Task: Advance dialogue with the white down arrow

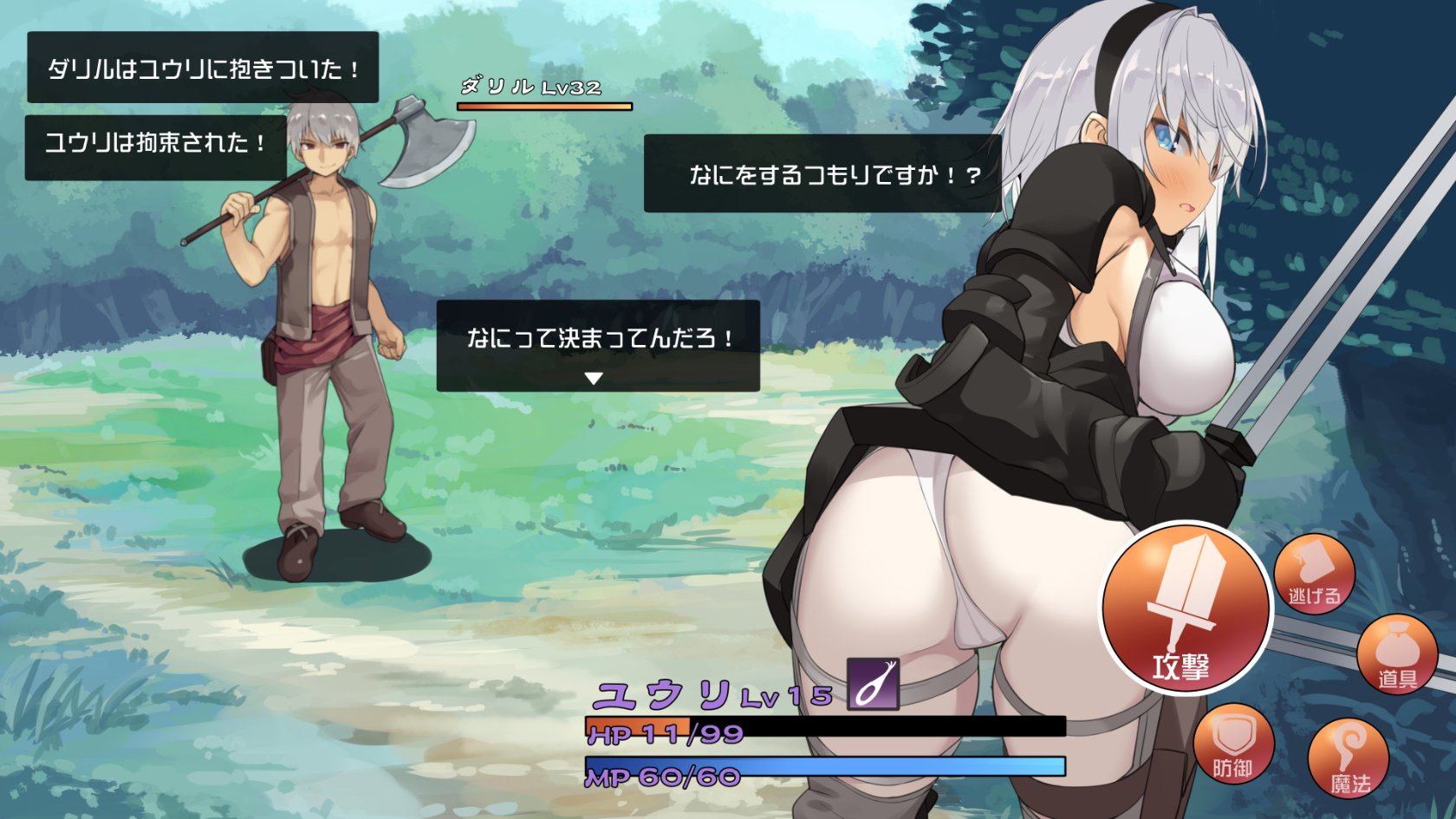Action: pyautogui.click(x=594, y=379)
